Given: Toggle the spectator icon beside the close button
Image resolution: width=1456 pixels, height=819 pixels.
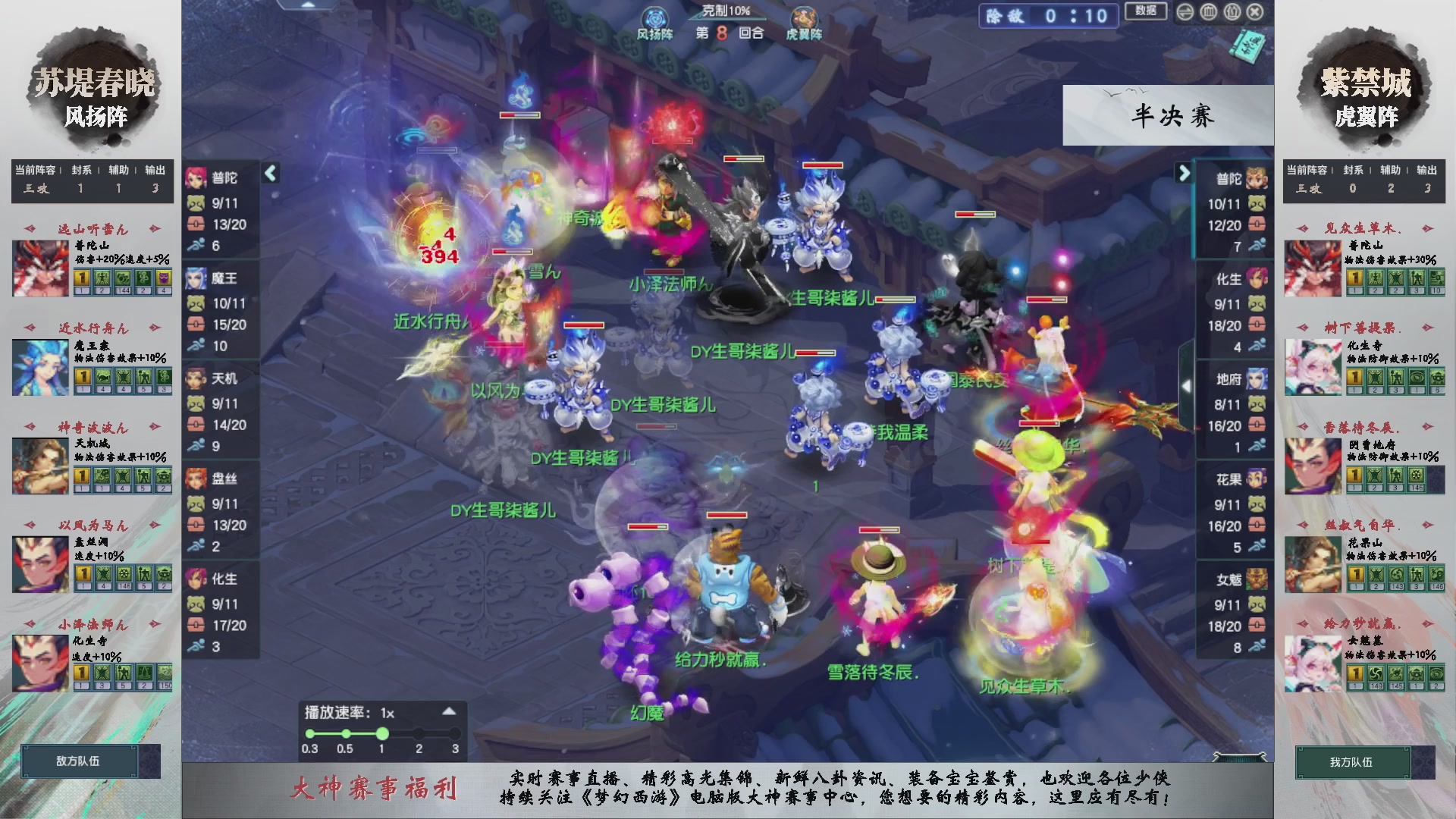Looking at the screenshot, I should coord(1231,12).
